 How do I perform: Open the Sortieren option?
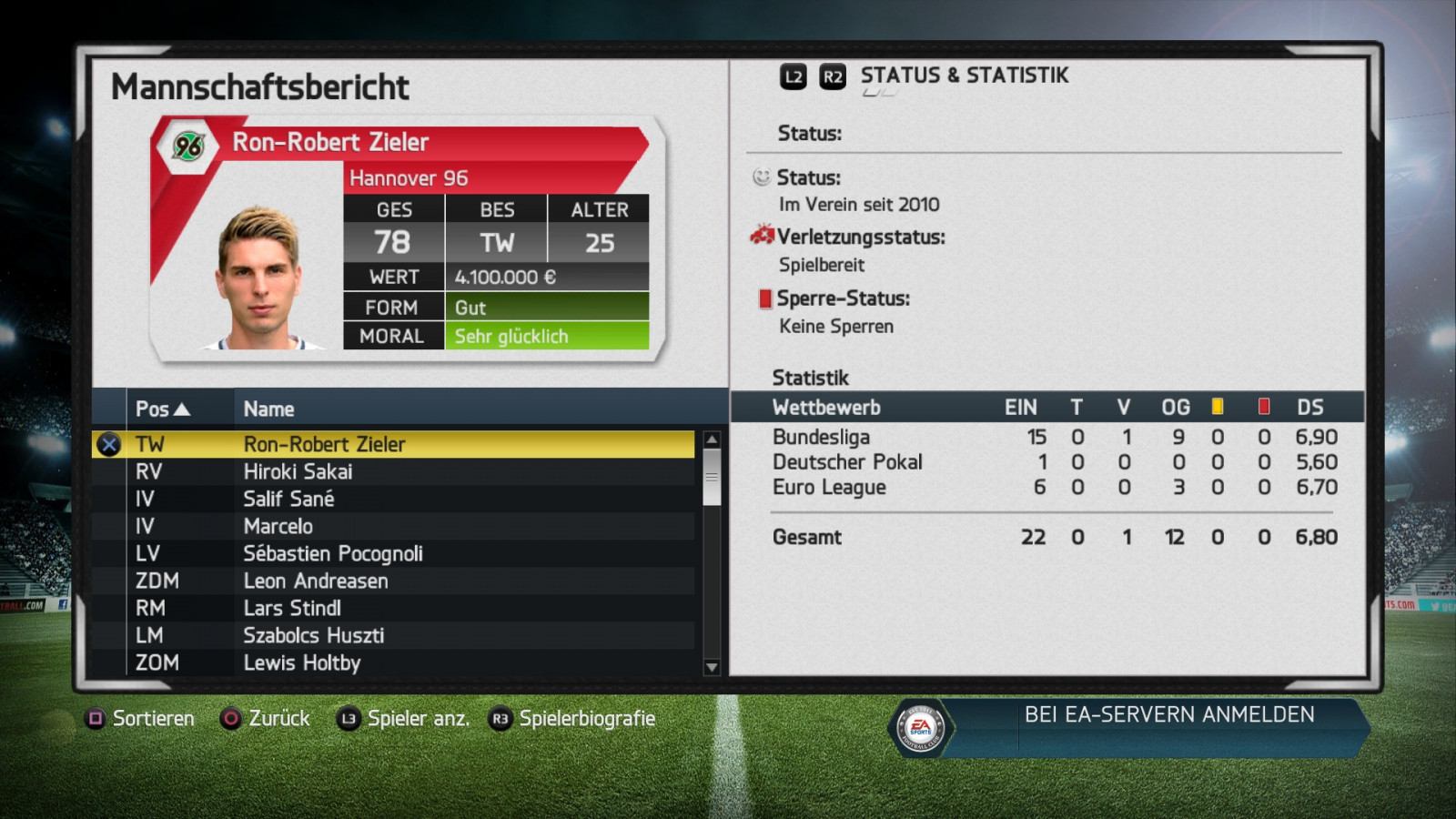[x=142, y=718]
